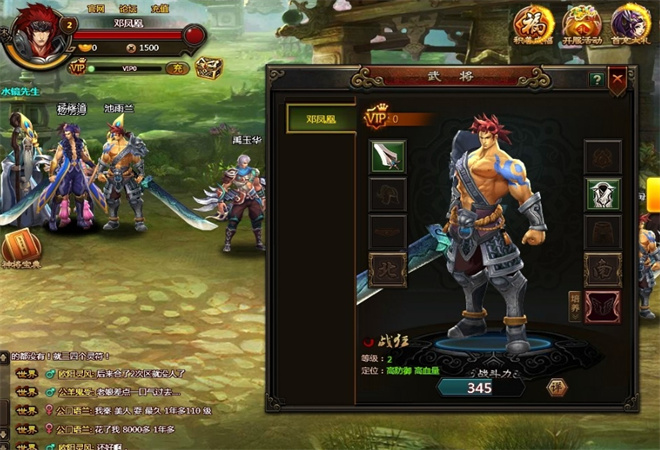
Task: Open the 开服活动 server event icon
Action: coord(582,23)
